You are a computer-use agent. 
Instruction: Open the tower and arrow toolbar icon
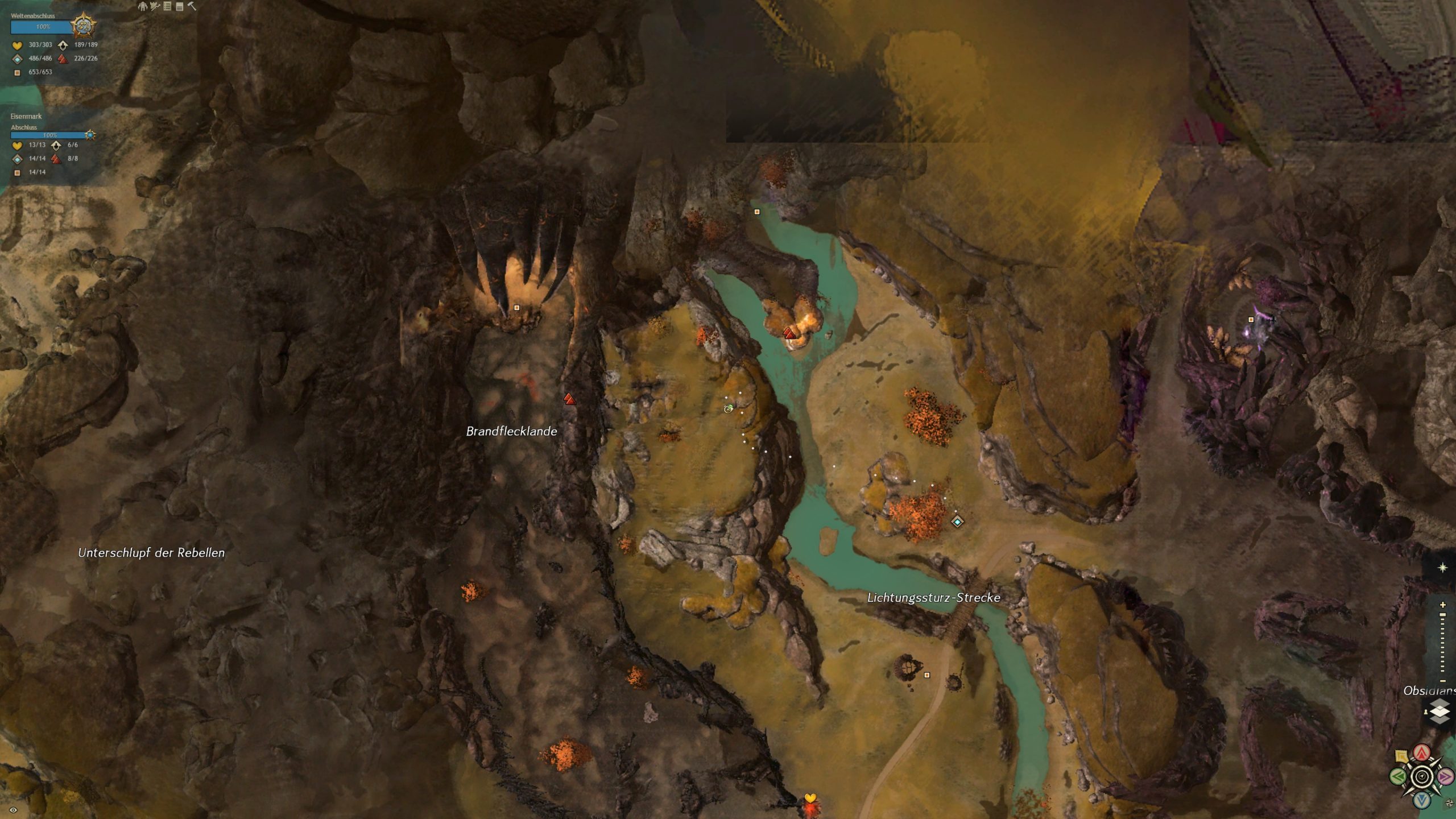pos(155,6)
